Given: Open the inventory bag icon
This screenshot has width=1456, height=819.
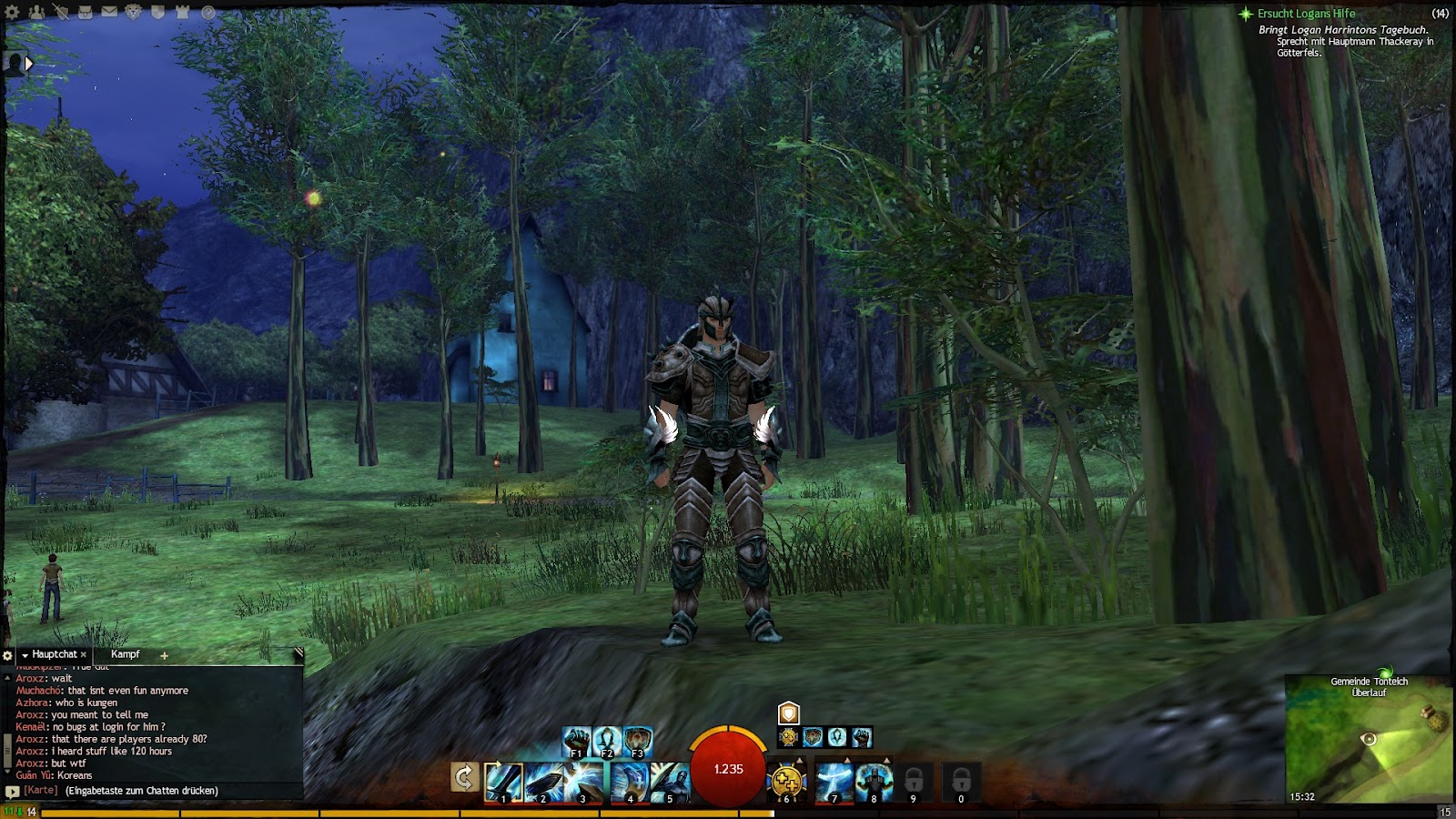Looking at the screenshot, I should coord(85,13).
